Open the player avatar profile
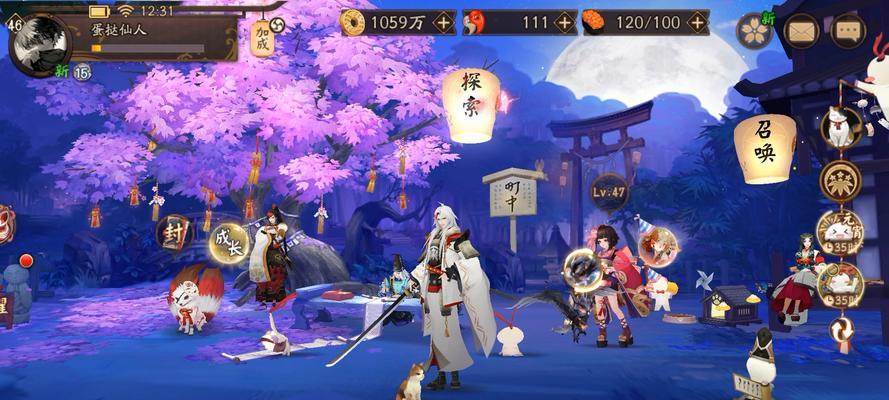Viewport: 889px width, 400px height. pyautogui.click(x=40, y=40)
